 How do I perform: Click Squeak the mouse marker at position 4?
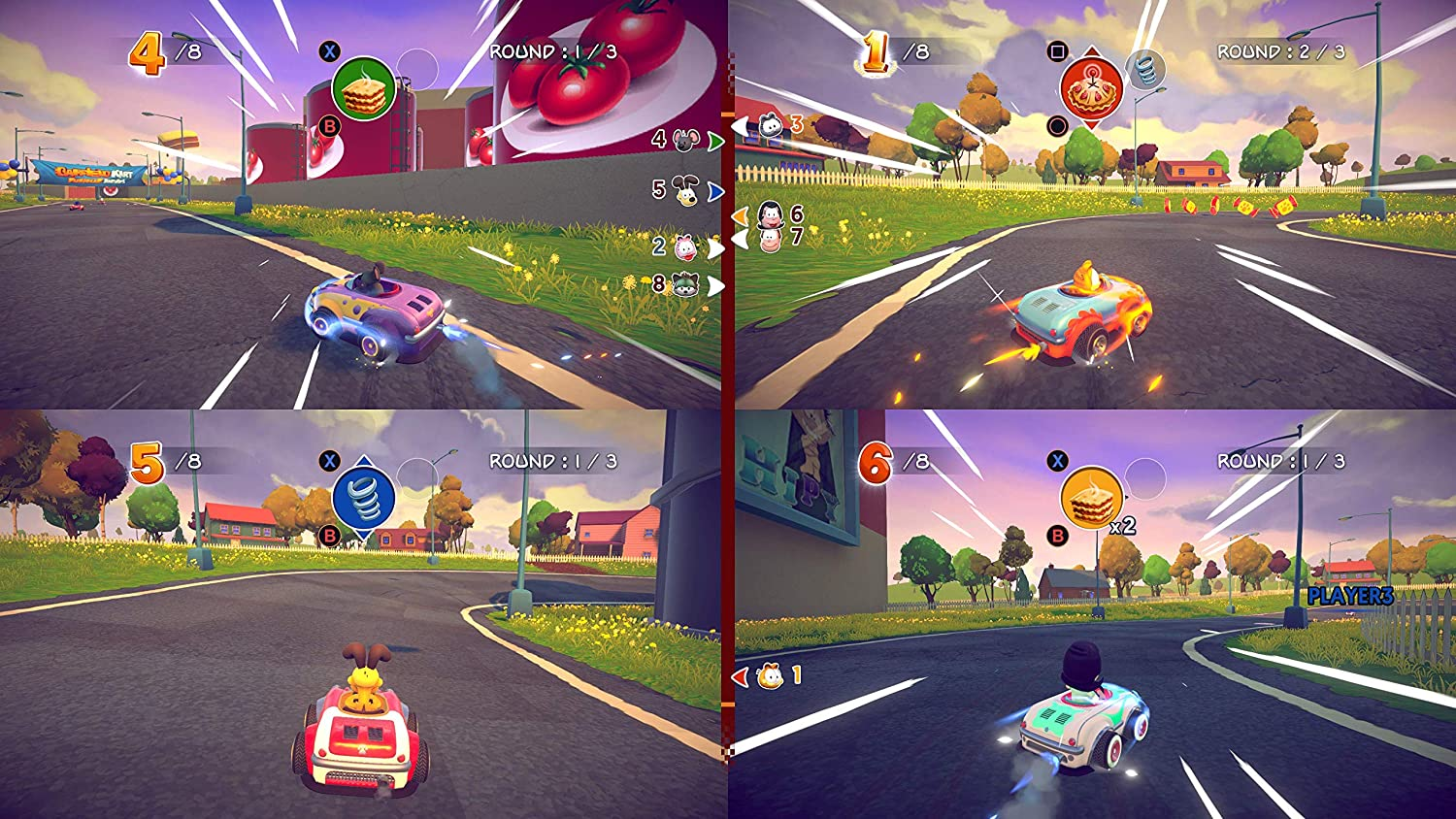click(683, 141)
